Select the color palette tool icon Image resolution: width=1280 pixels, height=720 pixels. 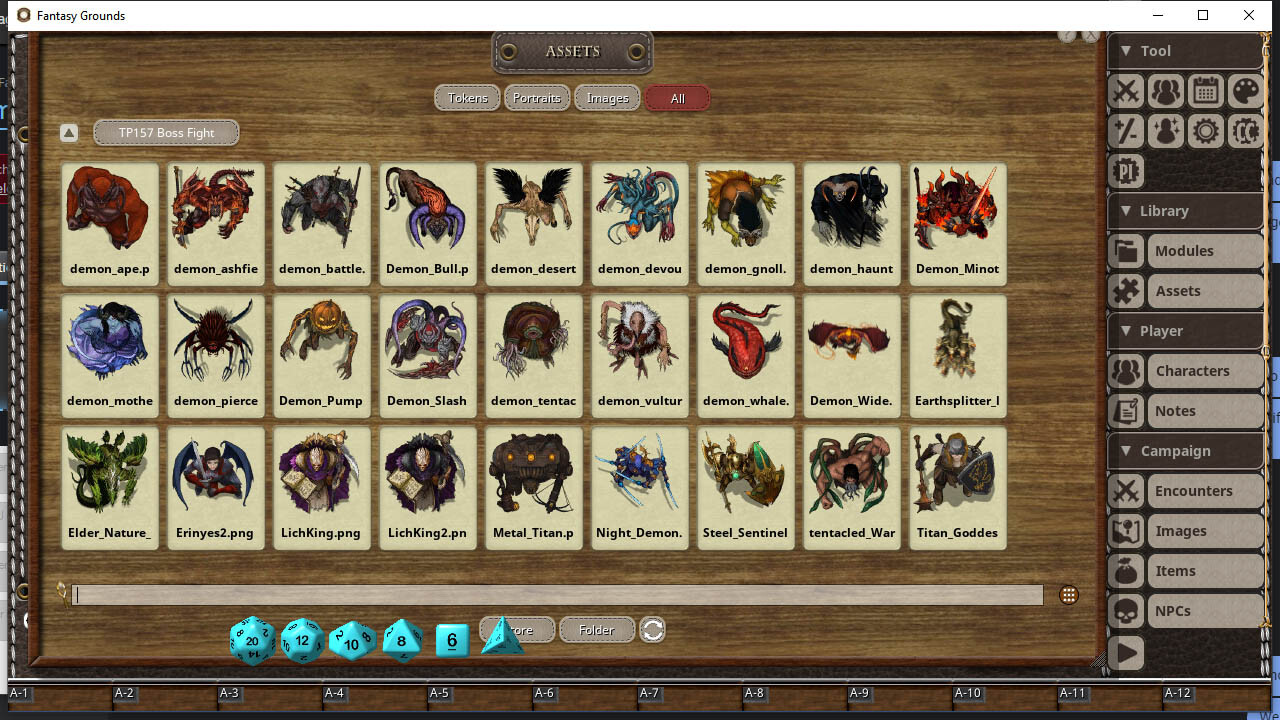pos(1245,91)
